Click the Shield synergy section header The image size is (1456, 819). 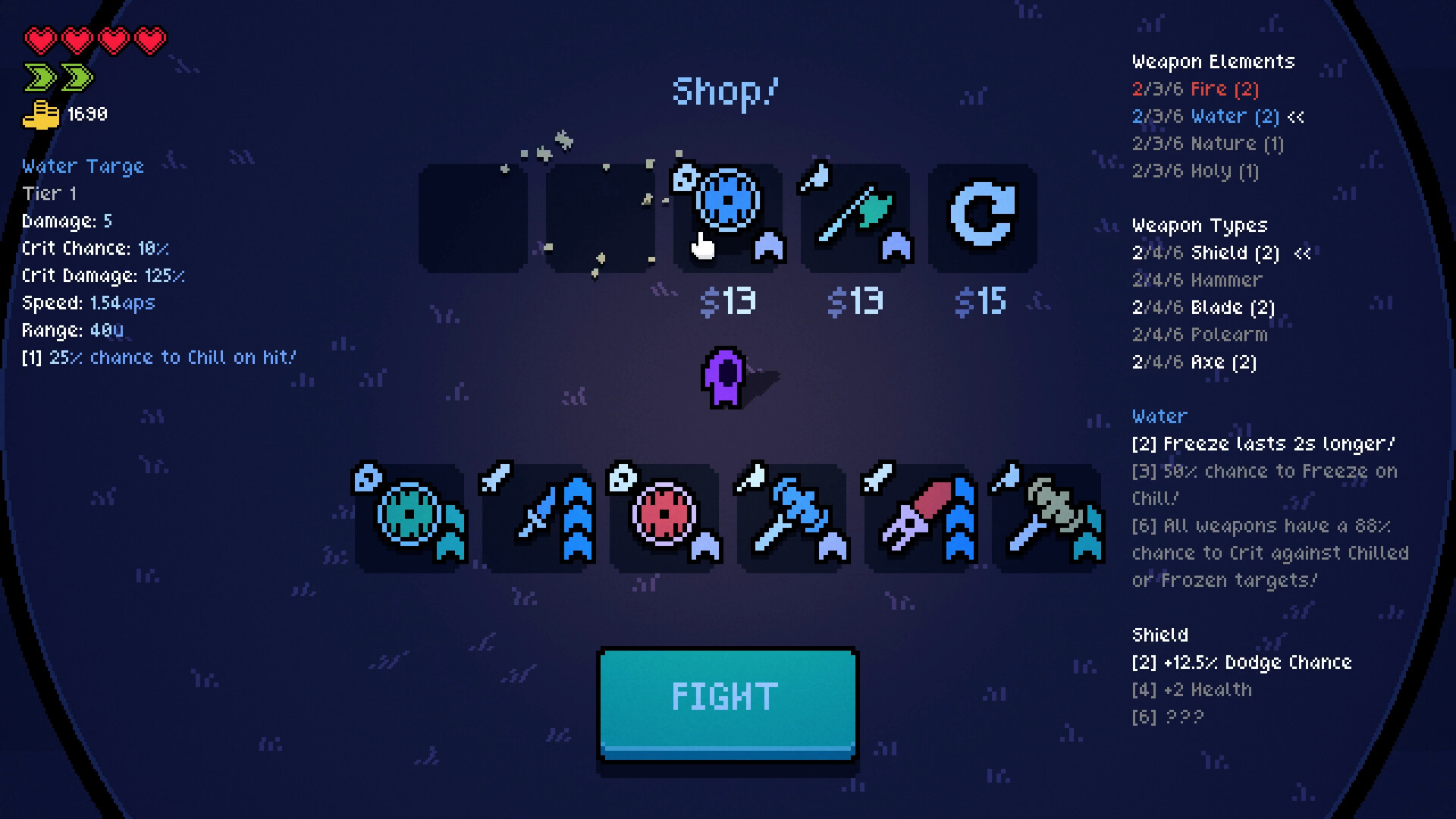pos(1159,635)
